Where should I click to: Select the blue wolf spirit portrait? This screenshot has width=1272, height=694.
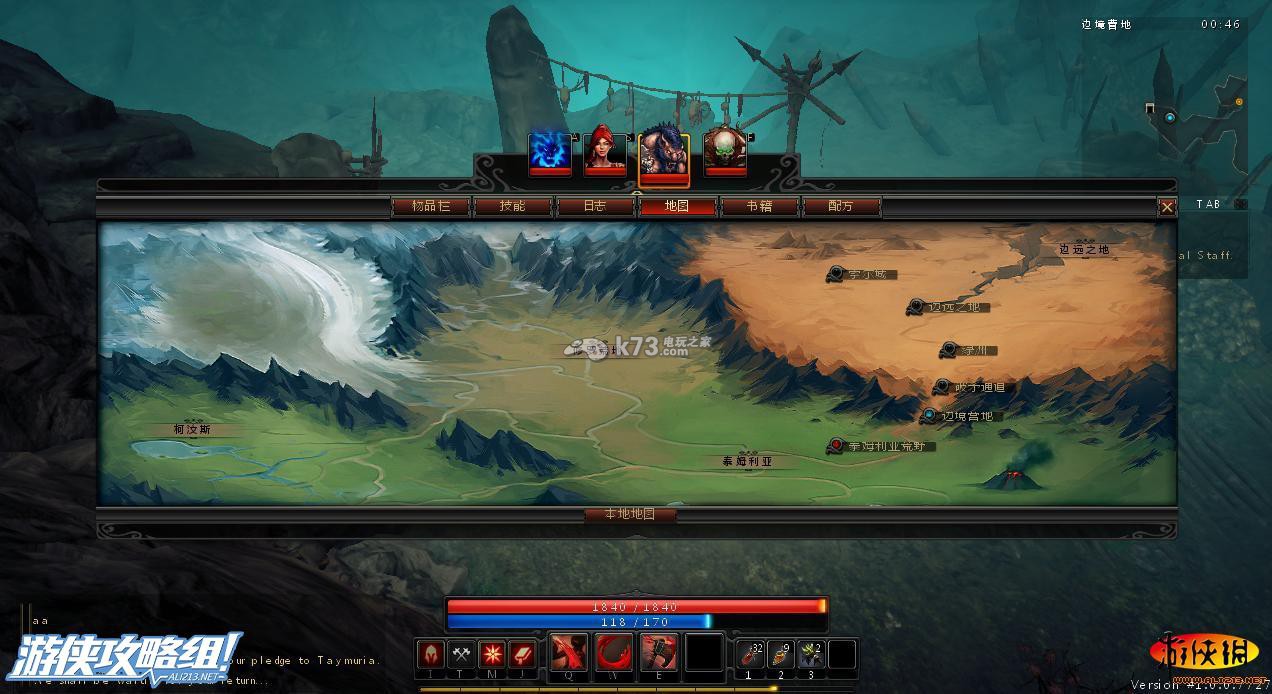pos(550,152)
